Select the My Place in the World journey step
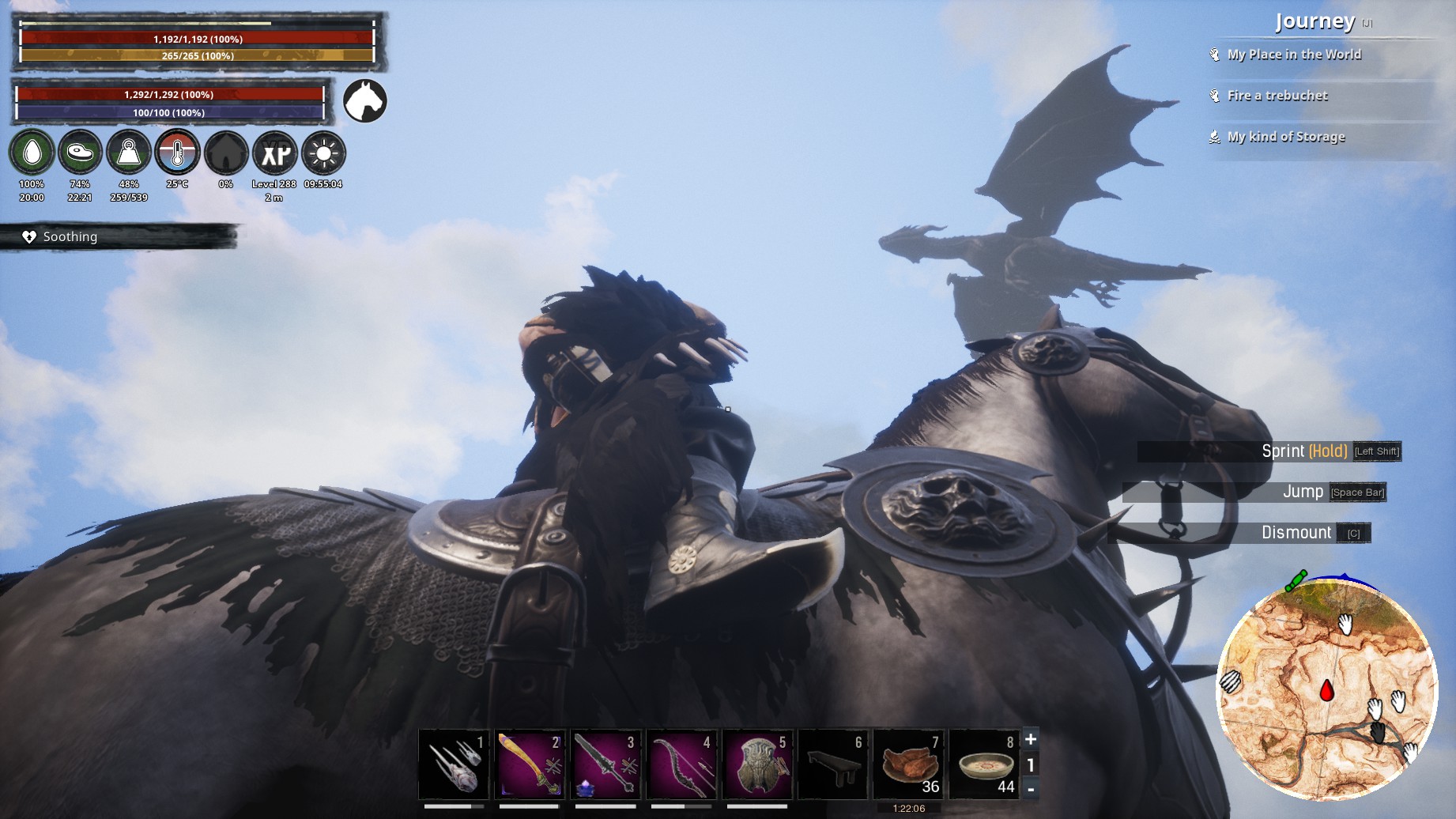Image resolution: width=1456 pixels, height=819 pixels. tap(1294, 55)
